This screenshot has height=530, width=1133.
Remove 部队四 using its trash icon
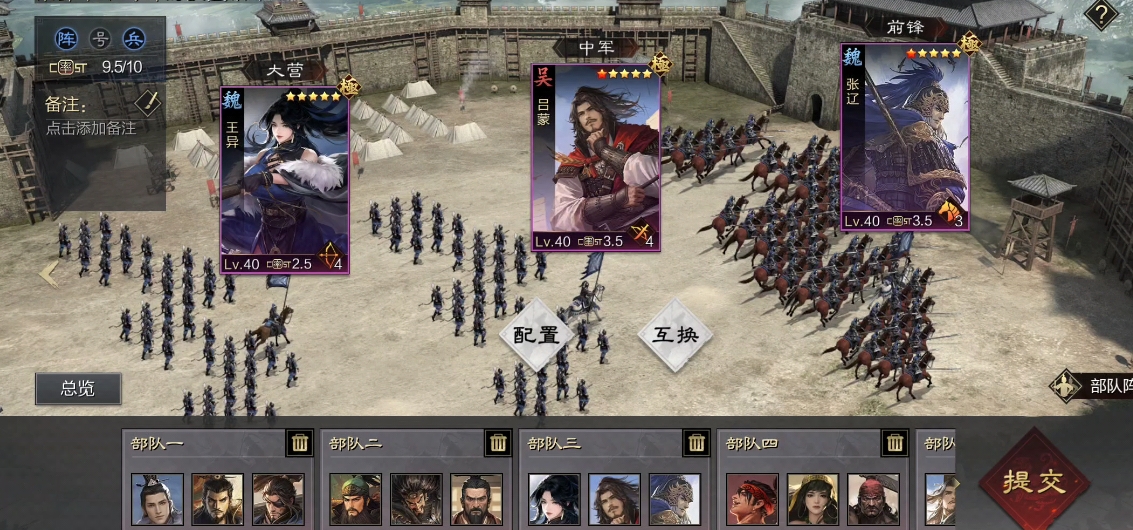tap(894, 443)
